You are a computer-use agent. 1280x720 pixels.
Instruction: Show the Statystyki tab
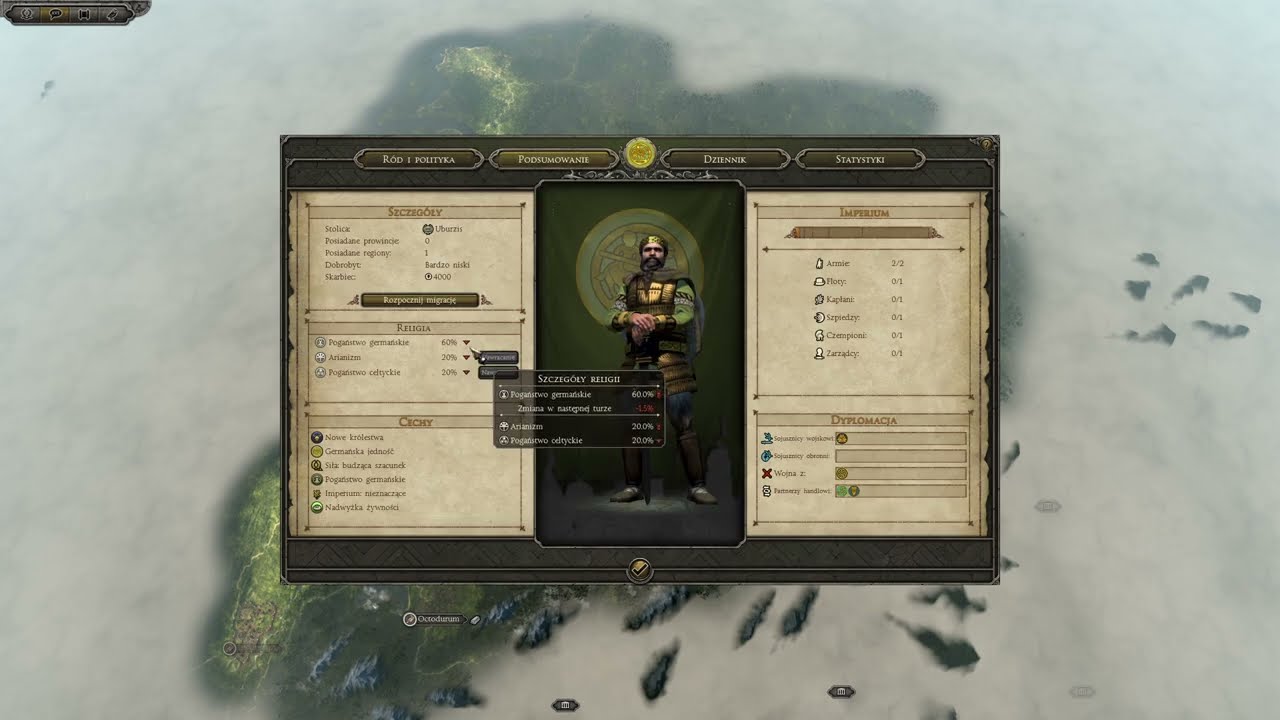coord(860,159)
